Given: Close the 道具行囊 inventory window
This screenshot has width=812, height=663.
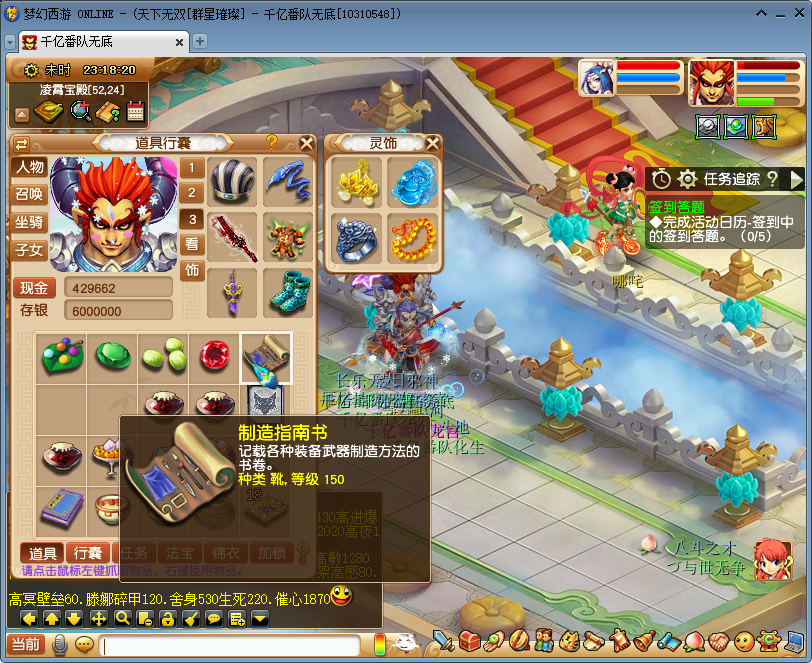Looking at the screenshot, I should pyautogui.click(x=306, y=143).
